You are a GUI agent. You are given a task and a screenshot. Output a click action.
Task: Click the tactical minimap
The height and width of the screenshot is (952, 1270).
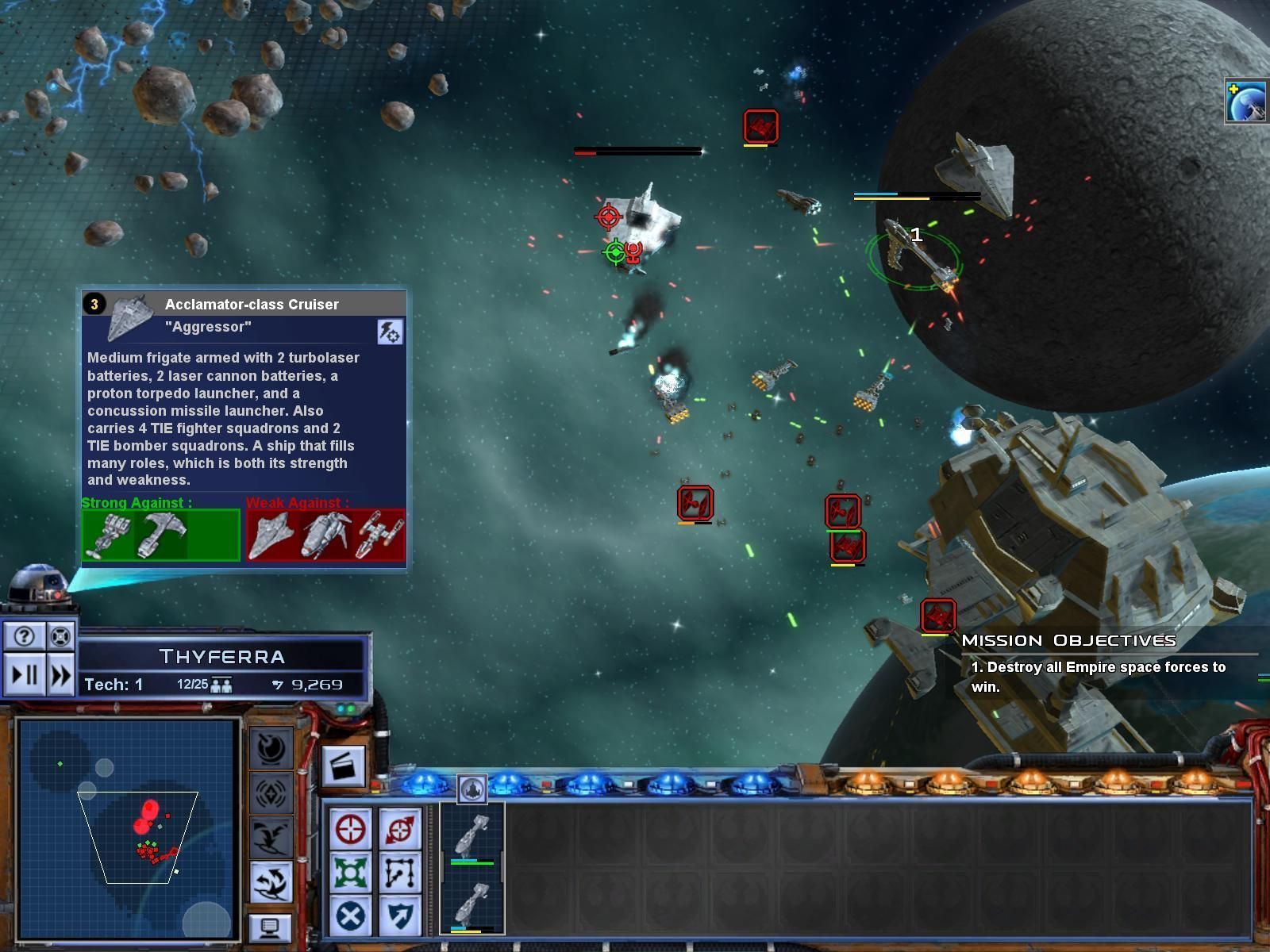point(129,829)
